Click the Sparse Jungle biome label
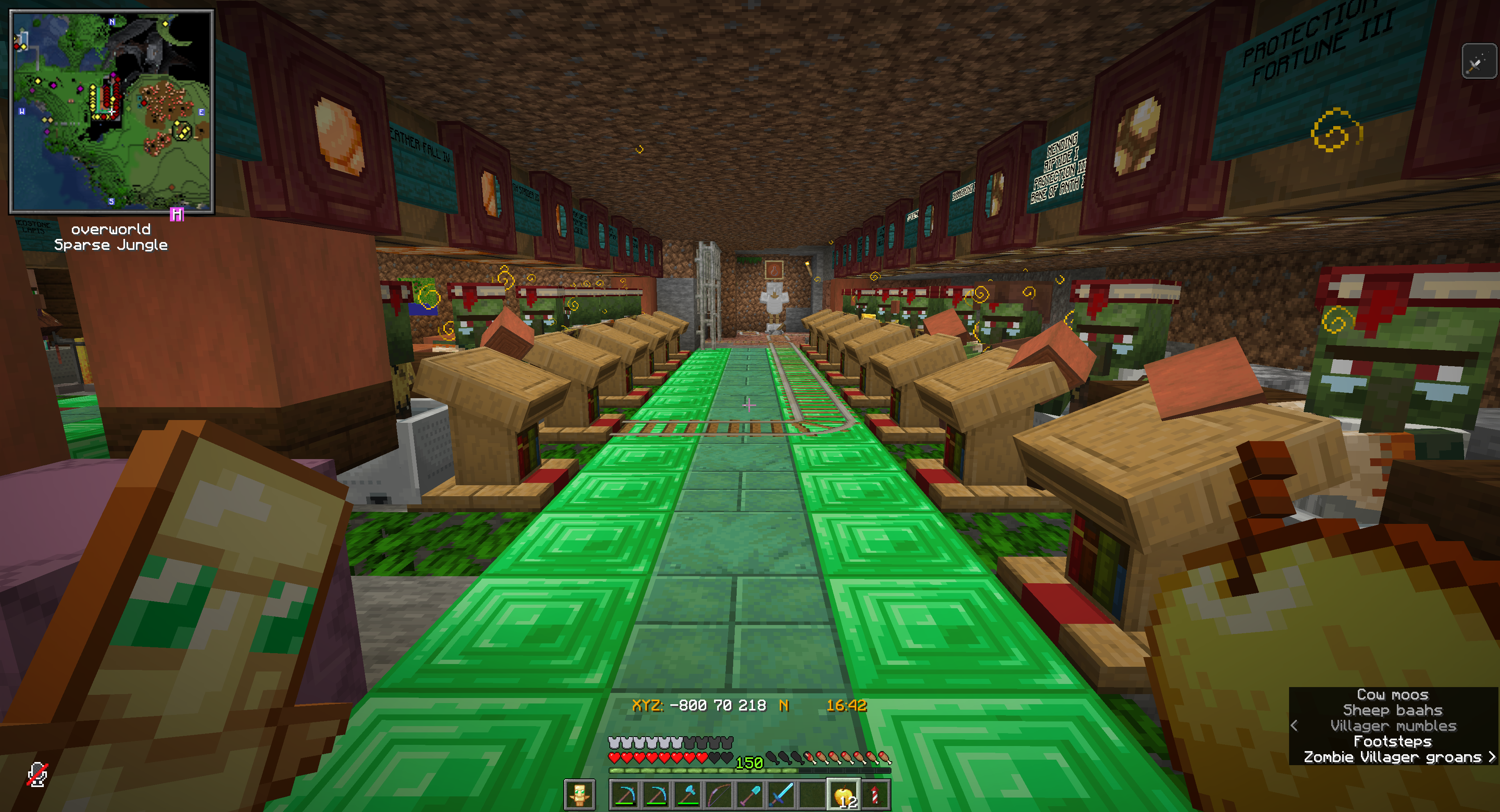 coord(111,245)
